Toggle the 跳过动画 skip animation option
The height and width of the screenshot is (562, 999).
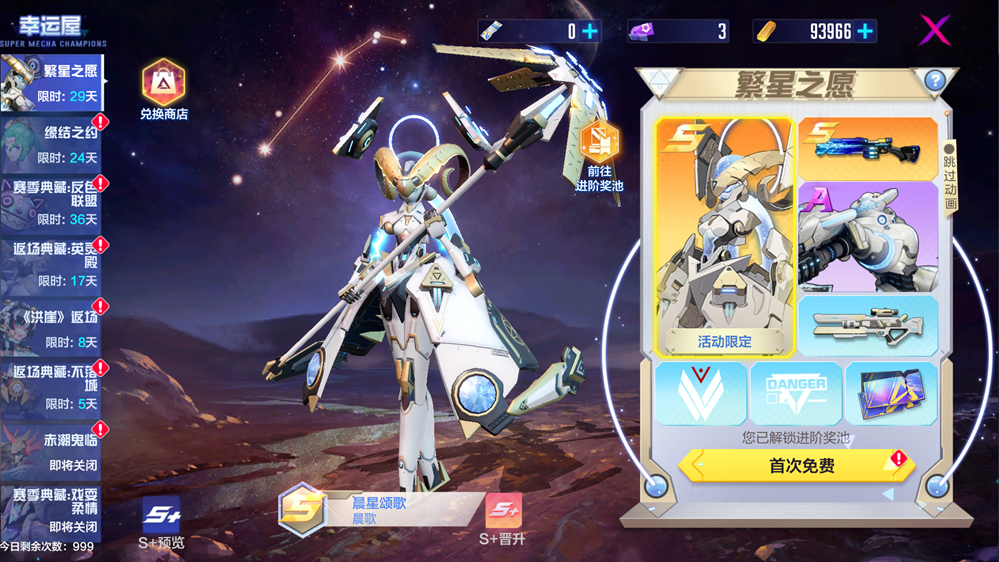[x=949, y=177]
